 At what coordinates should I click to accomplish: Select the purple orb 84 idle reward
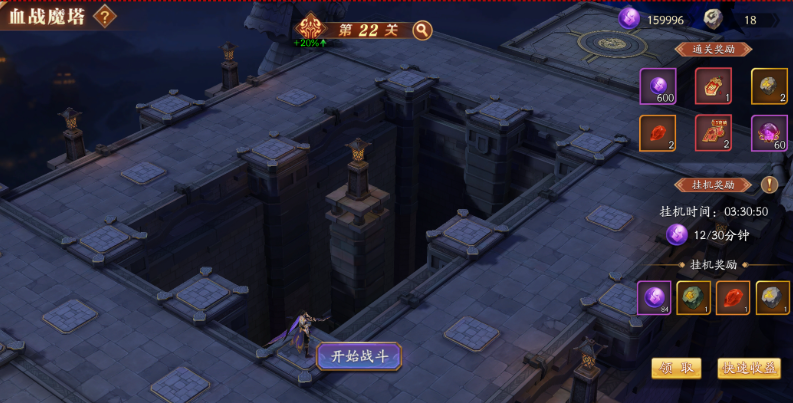click(655, 297)
